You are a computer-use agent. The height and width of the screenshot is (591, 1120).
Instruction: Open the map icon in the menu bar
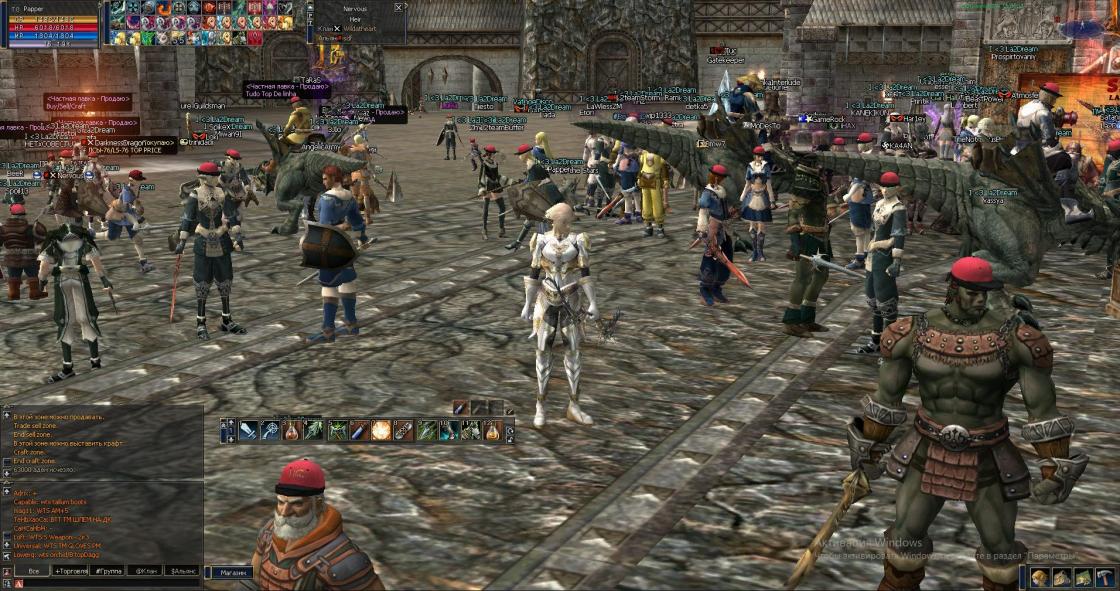pos(1081,577)
